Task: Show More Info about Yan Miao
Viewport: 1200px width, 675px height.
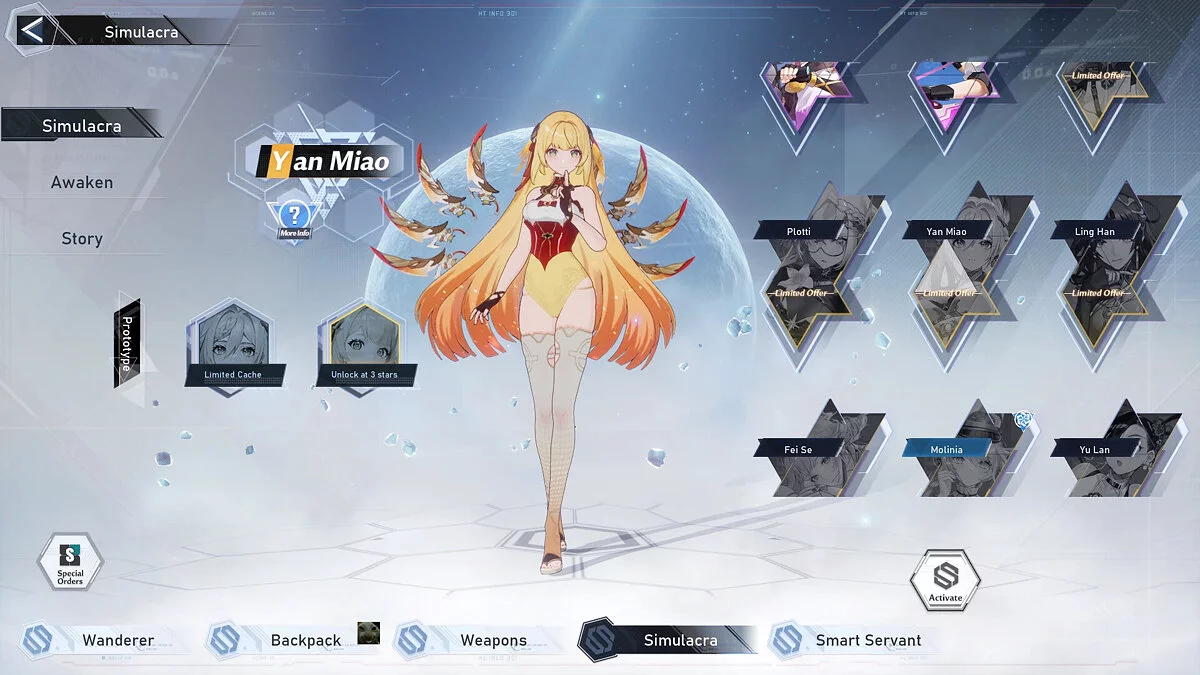Action: click(294, 219)
